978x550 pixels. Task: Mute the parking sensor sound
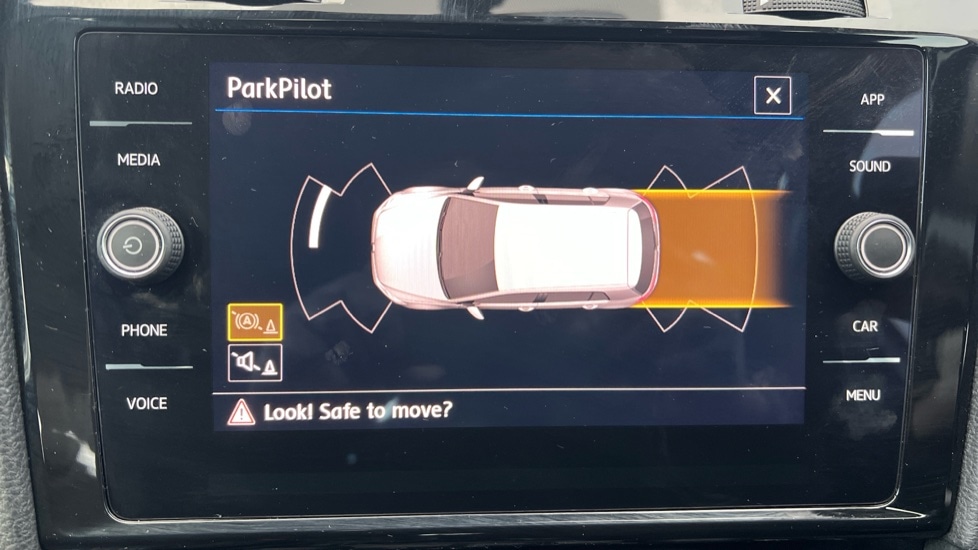point(255,363)
